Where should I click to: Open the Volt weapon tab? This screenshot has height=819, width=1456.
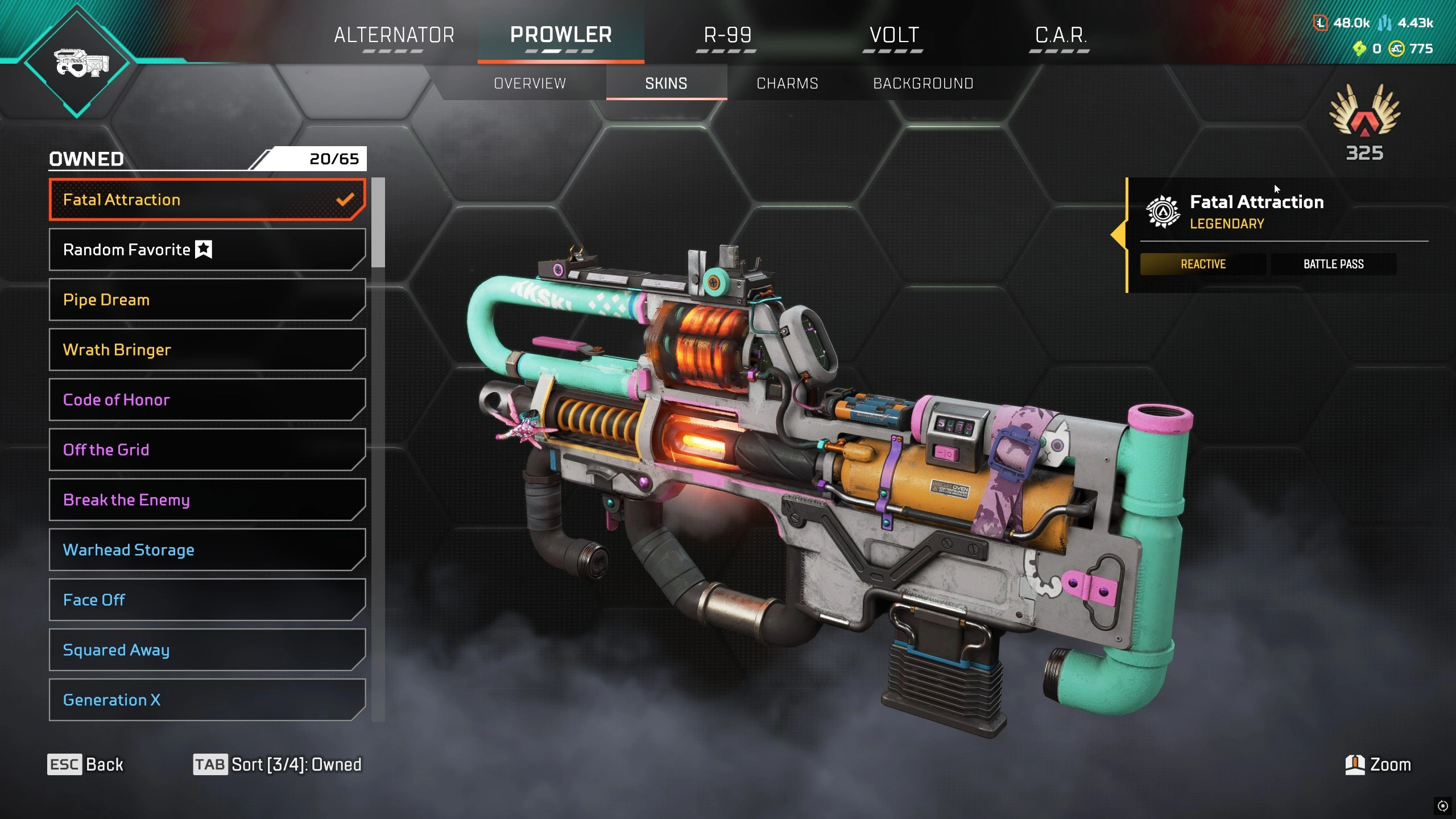894,35
